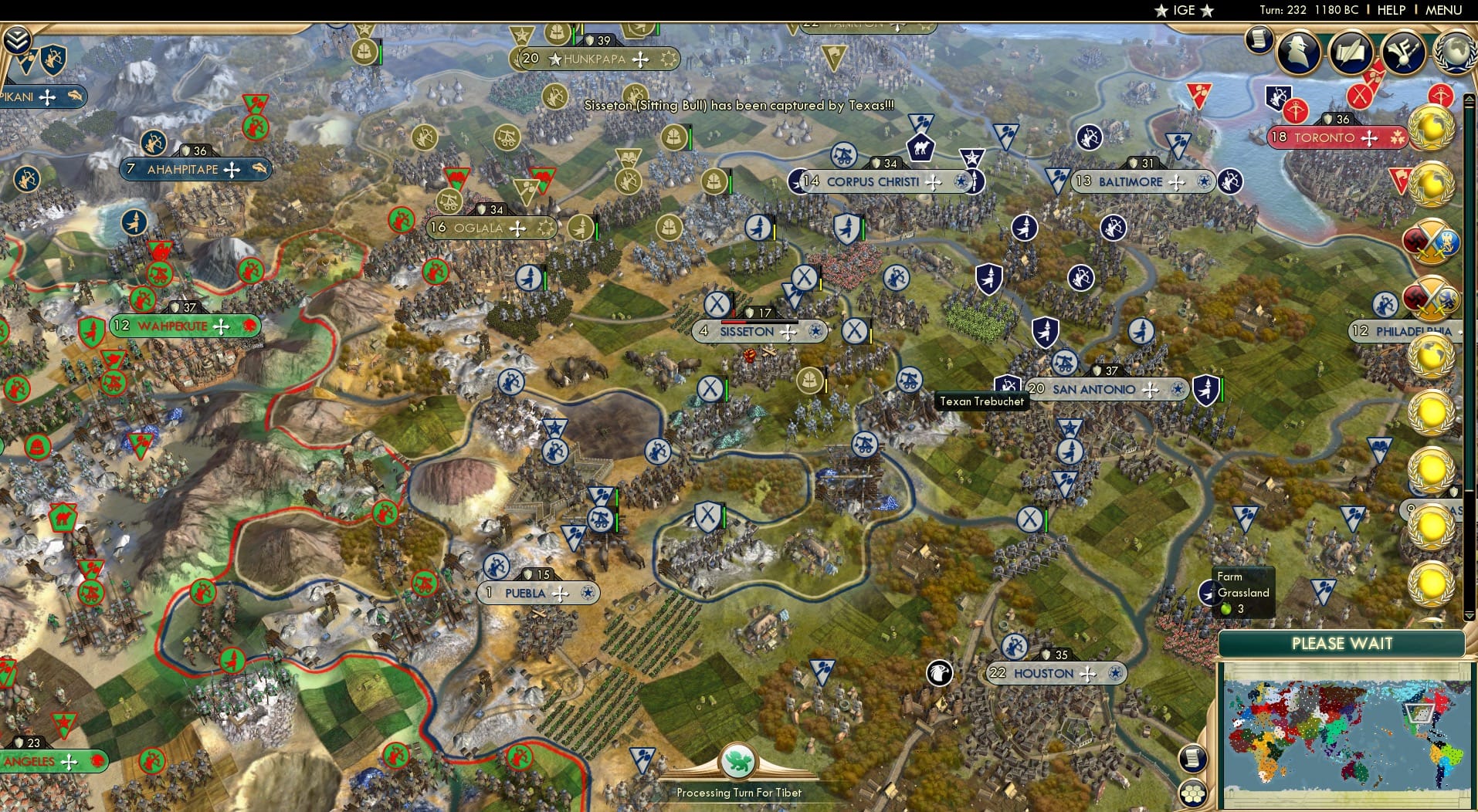Open the MENU from the top bar

(x=1442, y=10)
